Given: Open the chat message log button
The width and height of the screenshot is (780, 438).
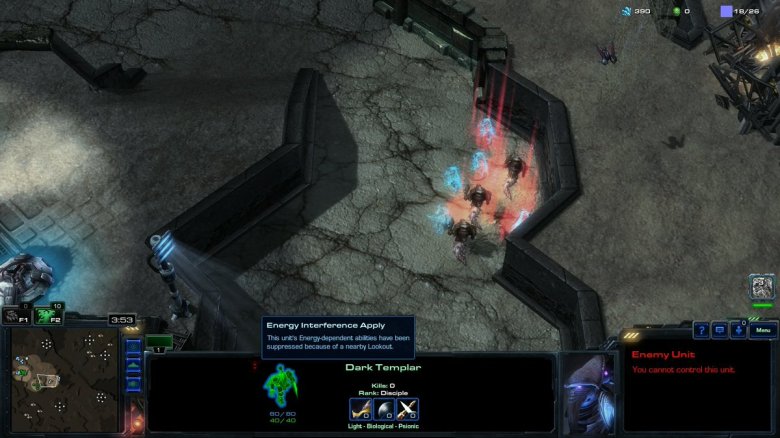Looking at the screenshot, I should (x=720, y=330).
